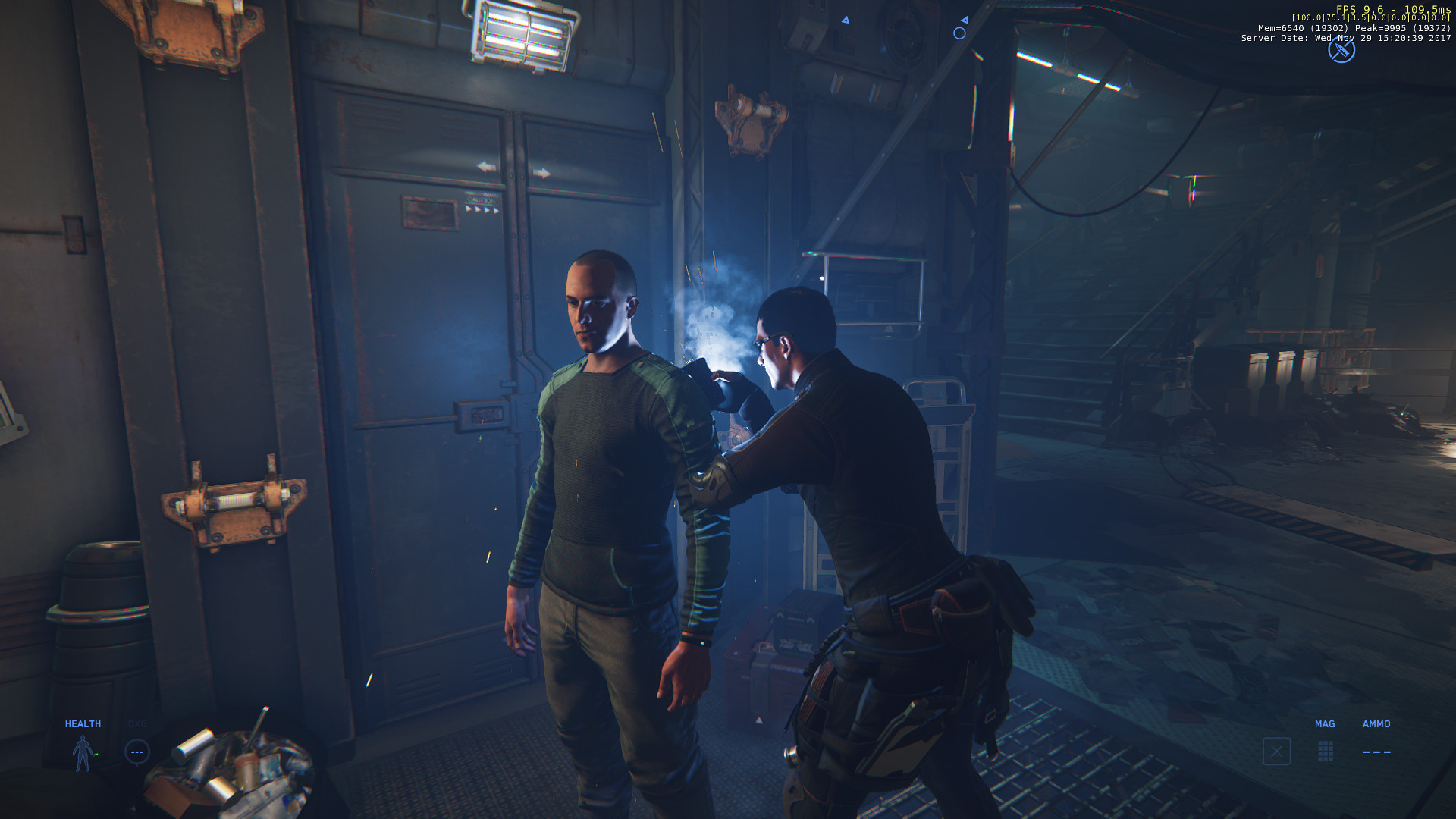Screen dimensions: 1456x819
Task: Click the circular reticle near screen center top
Action: 959,33
